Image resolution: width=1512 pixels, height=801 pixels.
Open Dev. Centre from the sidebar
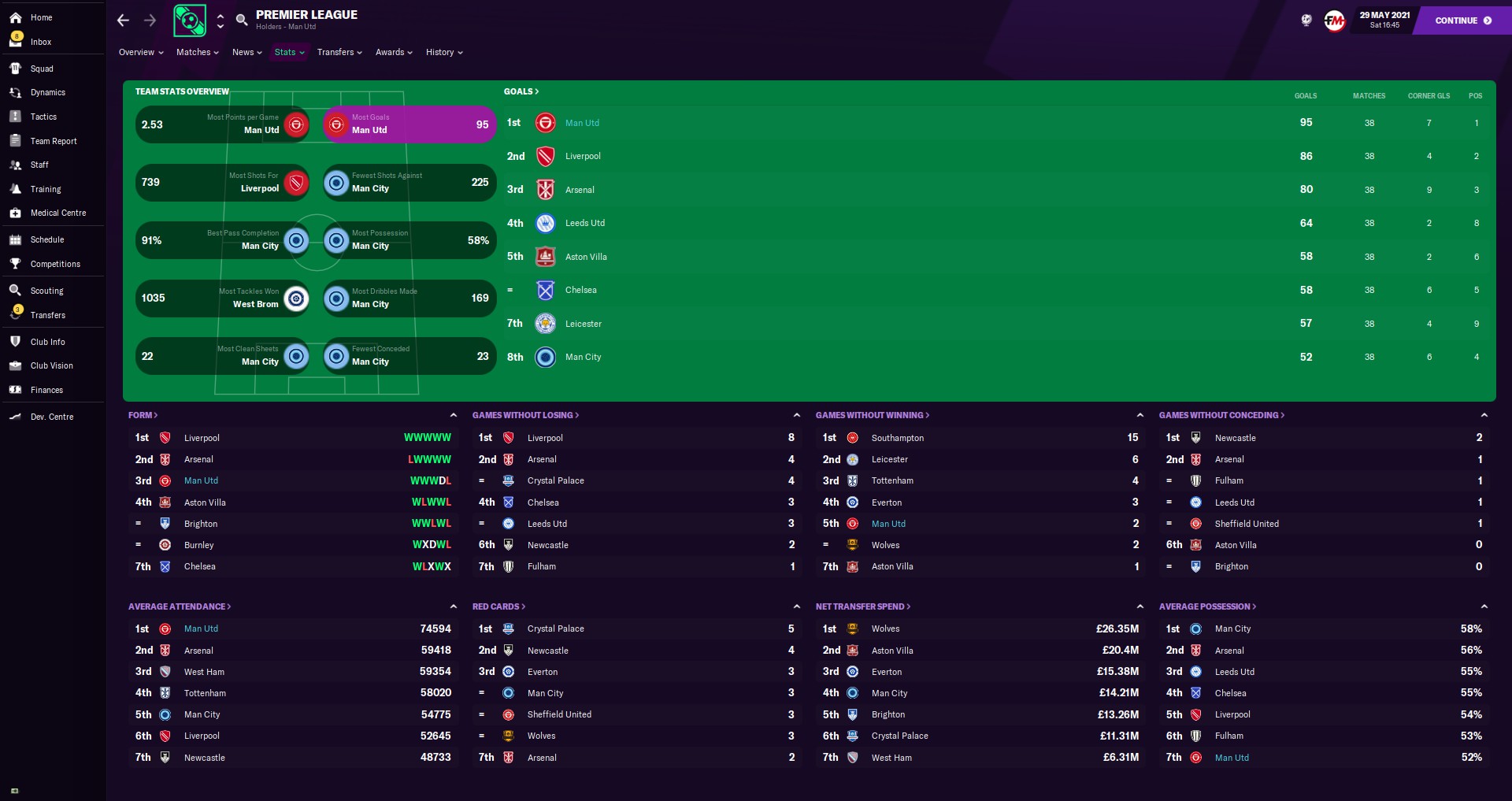(50, 417)
